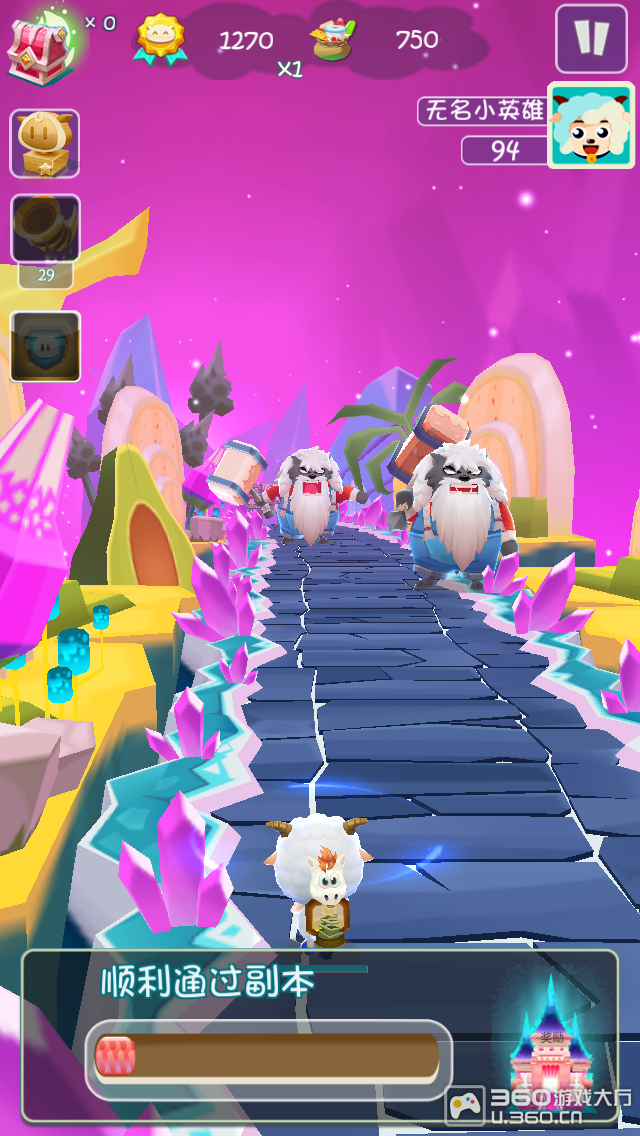Pause the game with the top-right button
The width and height of the screenshot is (640, 1136).
pos(591,39)
